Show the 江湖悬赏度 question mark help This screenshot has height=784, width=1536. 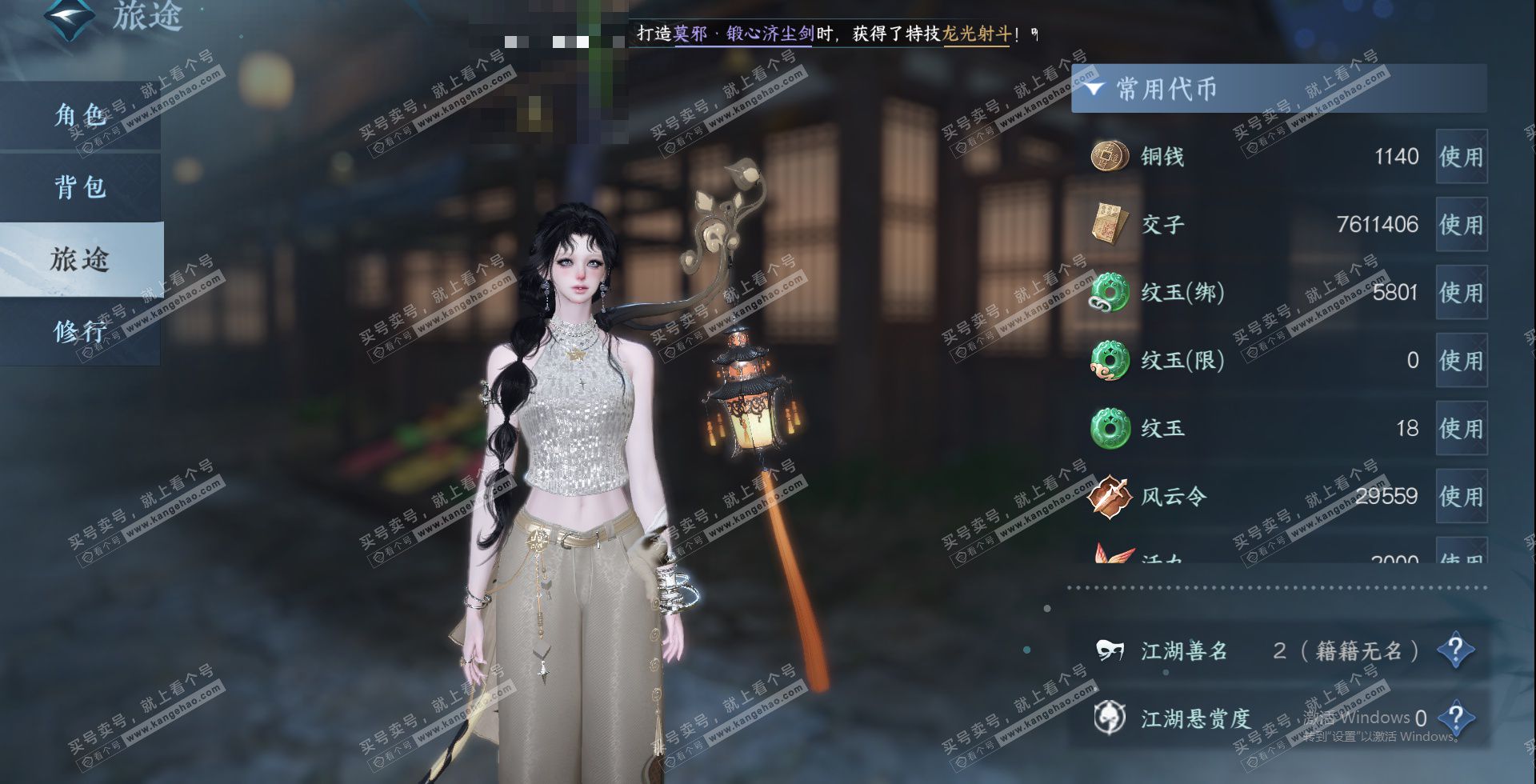click(x=1455, y=718)
